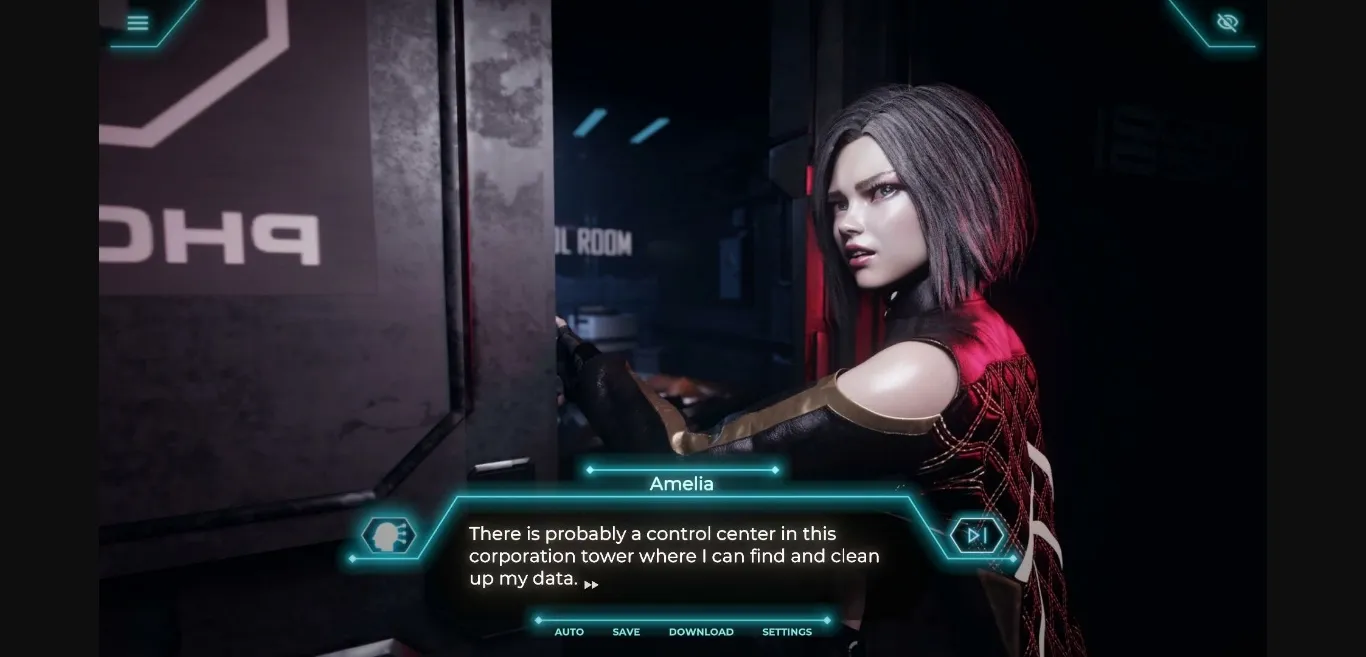Open the dialogue history head icon
The width and height of the screenshot is (1366, 657).
pos(388,536)
